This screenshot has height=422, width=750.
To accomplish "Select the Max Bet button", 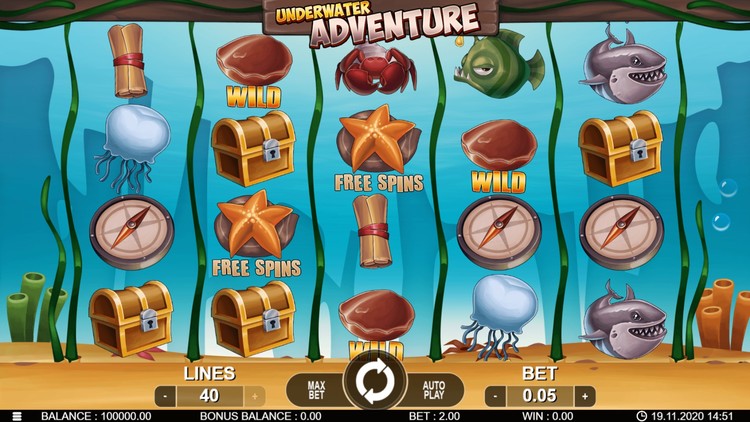I will point(315,387).
